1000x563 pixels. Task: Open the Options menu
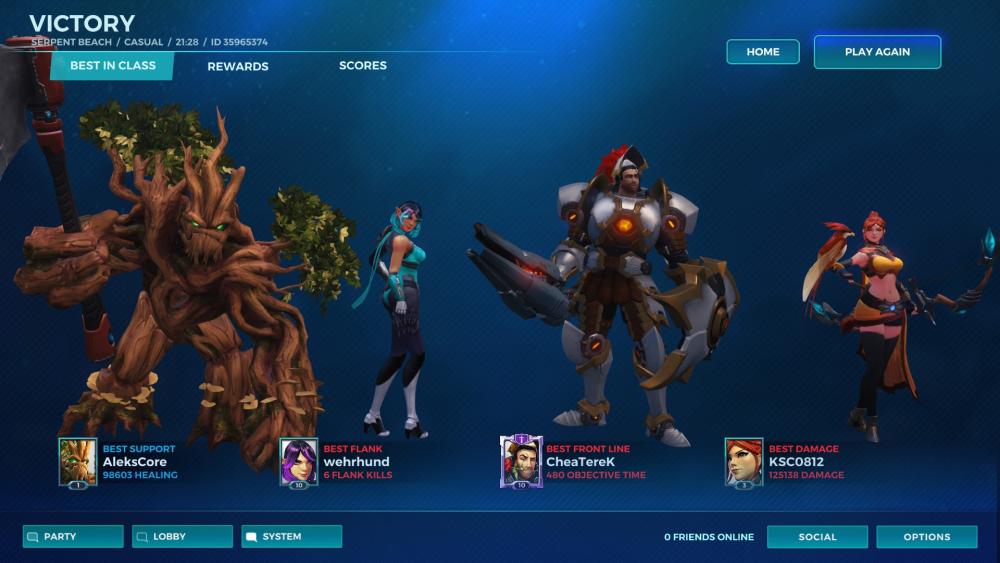926,537
